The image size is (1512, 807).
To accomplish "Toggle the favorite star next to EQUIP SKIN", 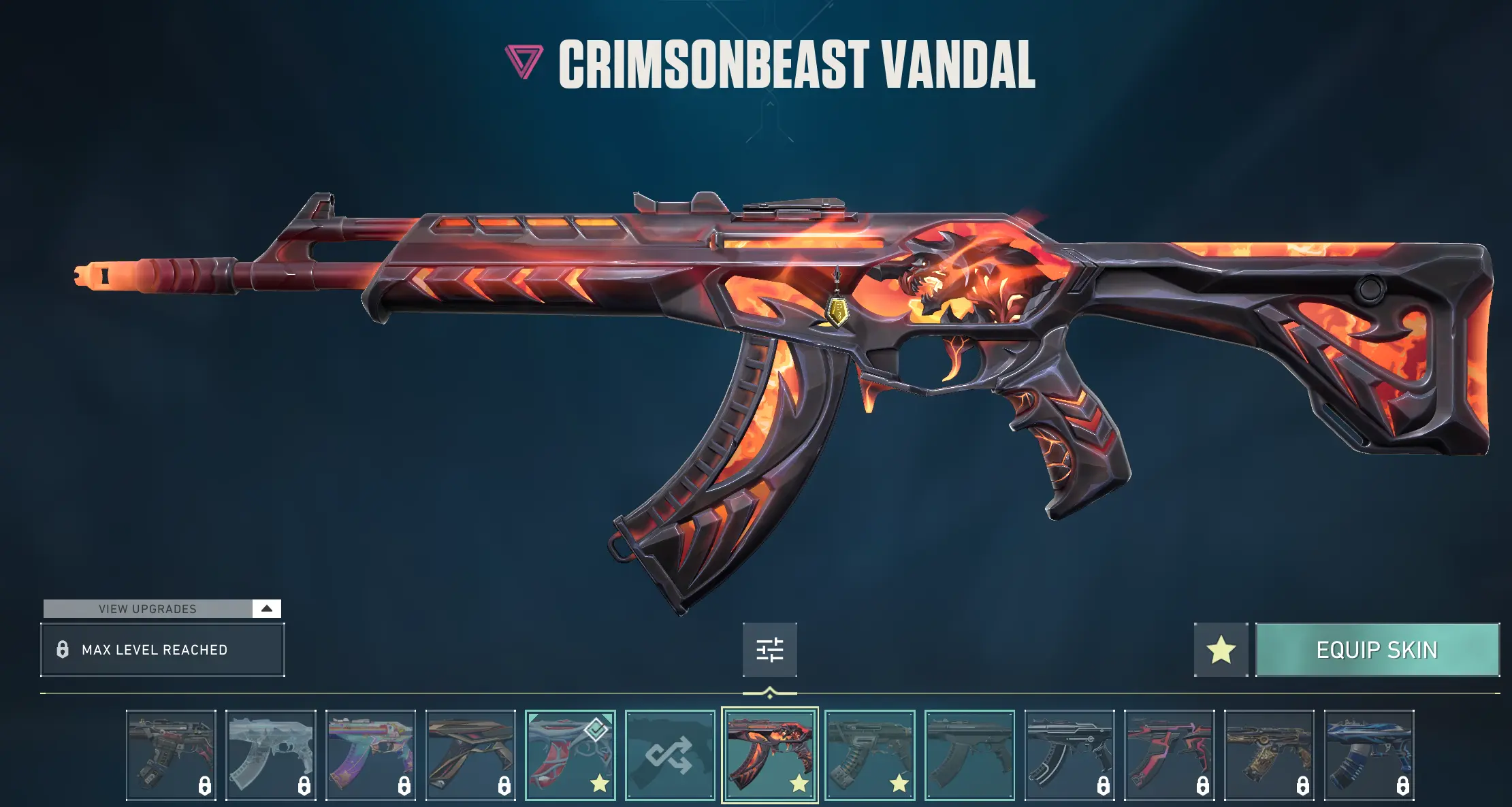I will pyautogui.click(x=1221, y=650).
